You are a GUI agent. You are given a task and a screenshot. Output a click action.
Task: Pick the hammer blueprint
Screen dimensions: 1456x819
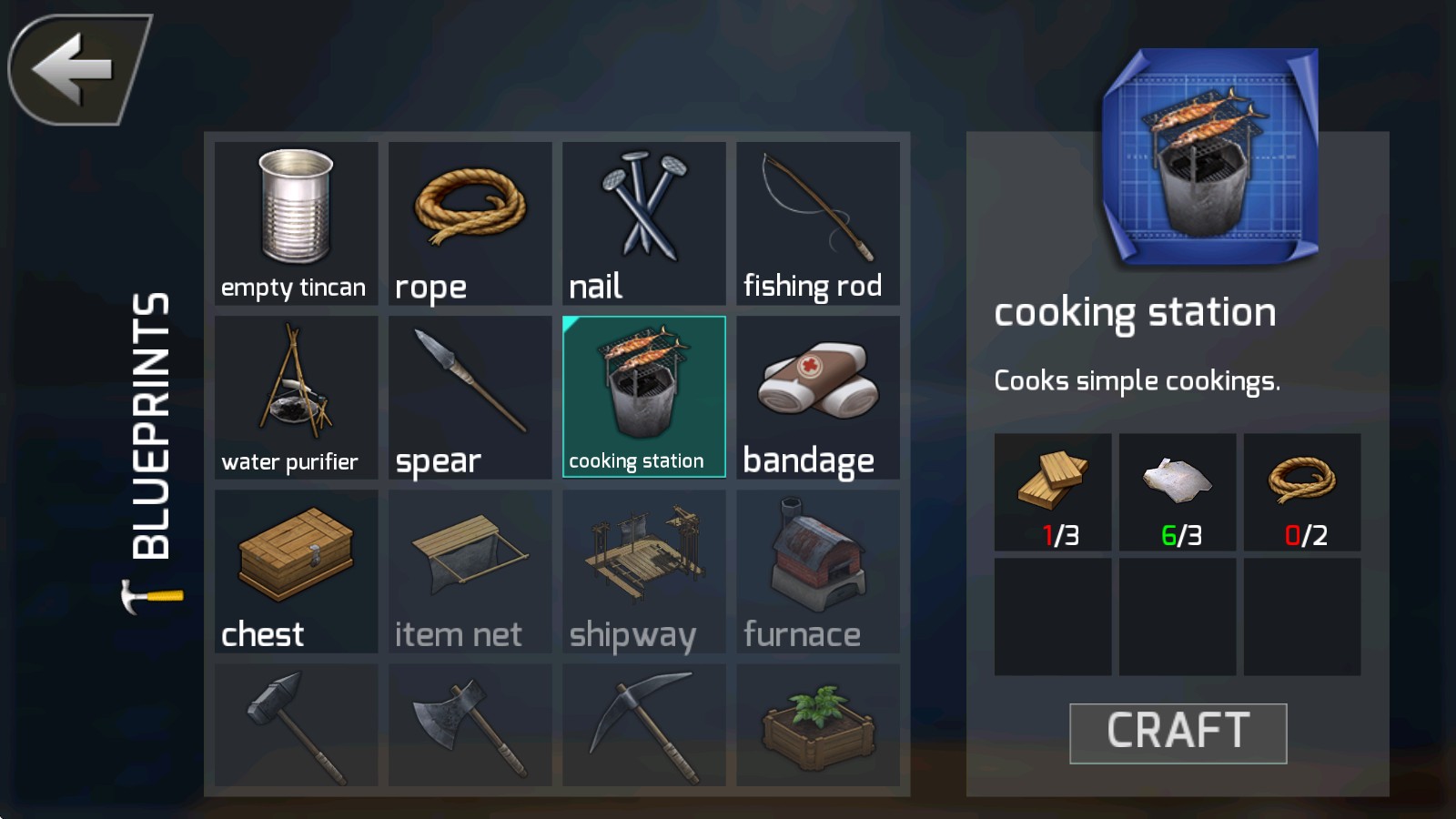296,725
